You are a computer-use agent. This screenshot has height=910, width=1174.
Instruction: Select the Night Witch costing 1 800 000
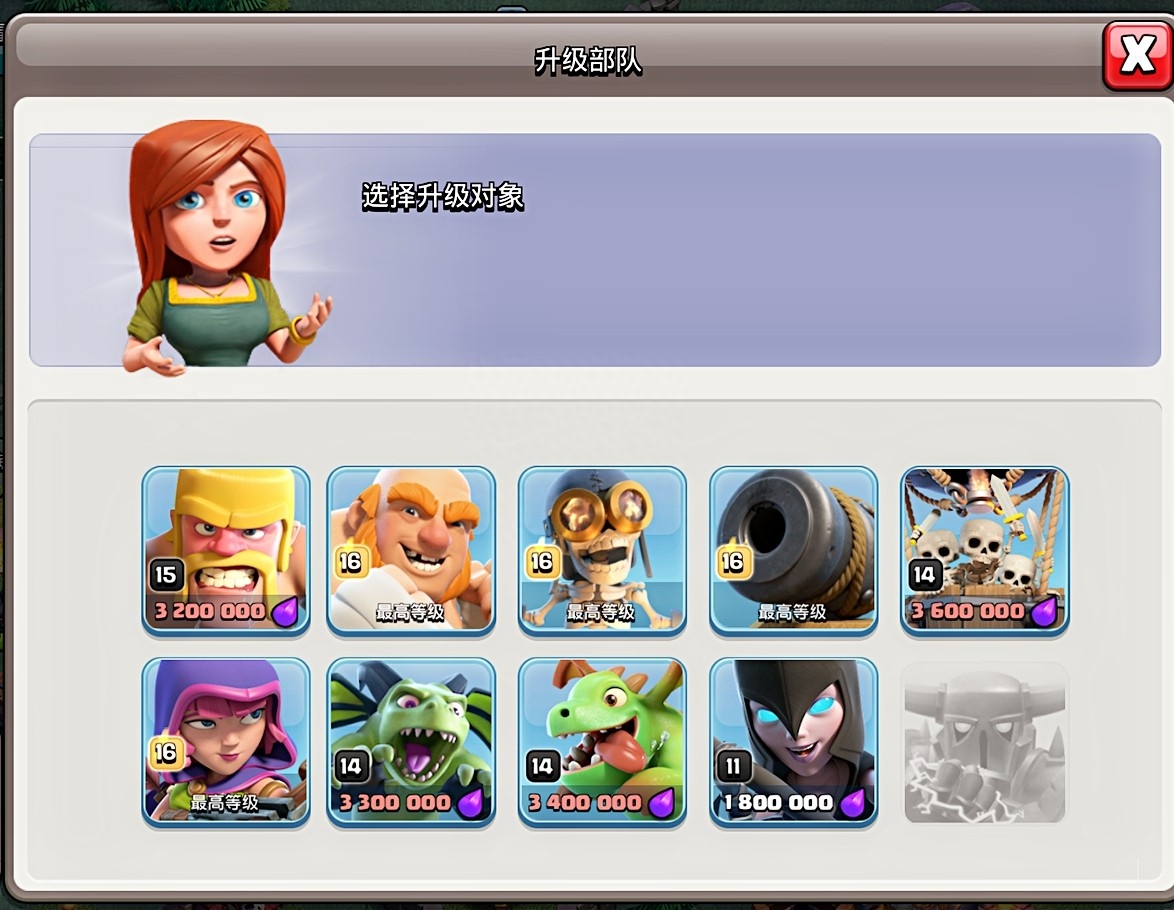coord(793,742)
